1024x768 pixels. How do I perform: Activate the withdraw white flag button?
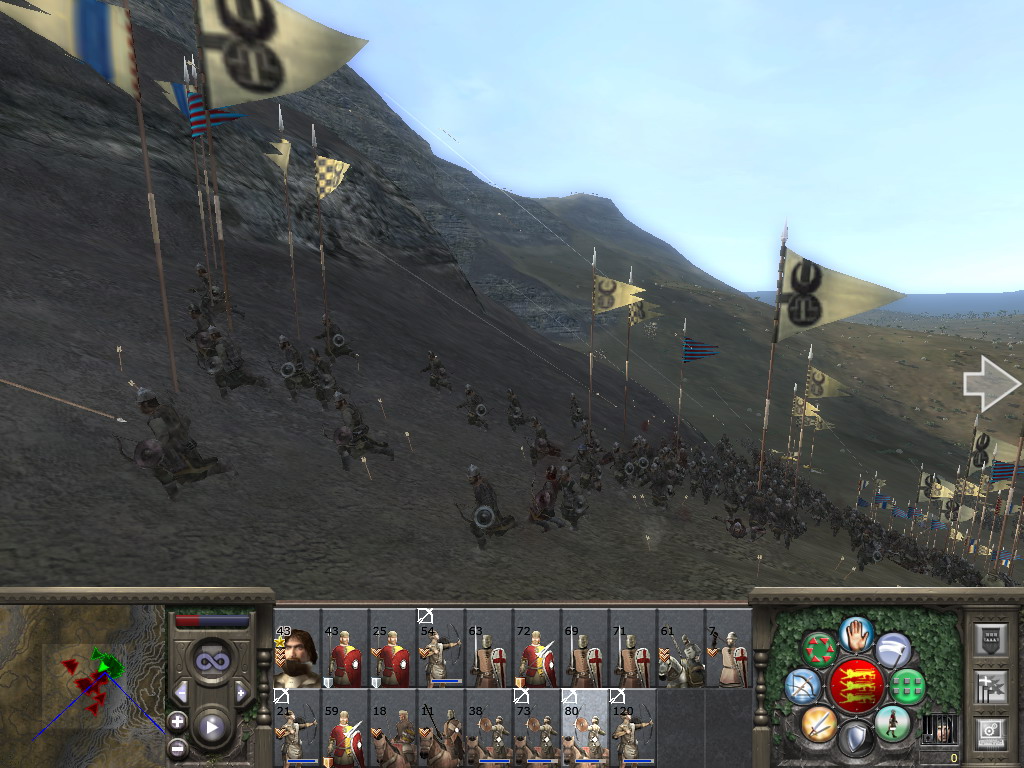pos(893,650)
